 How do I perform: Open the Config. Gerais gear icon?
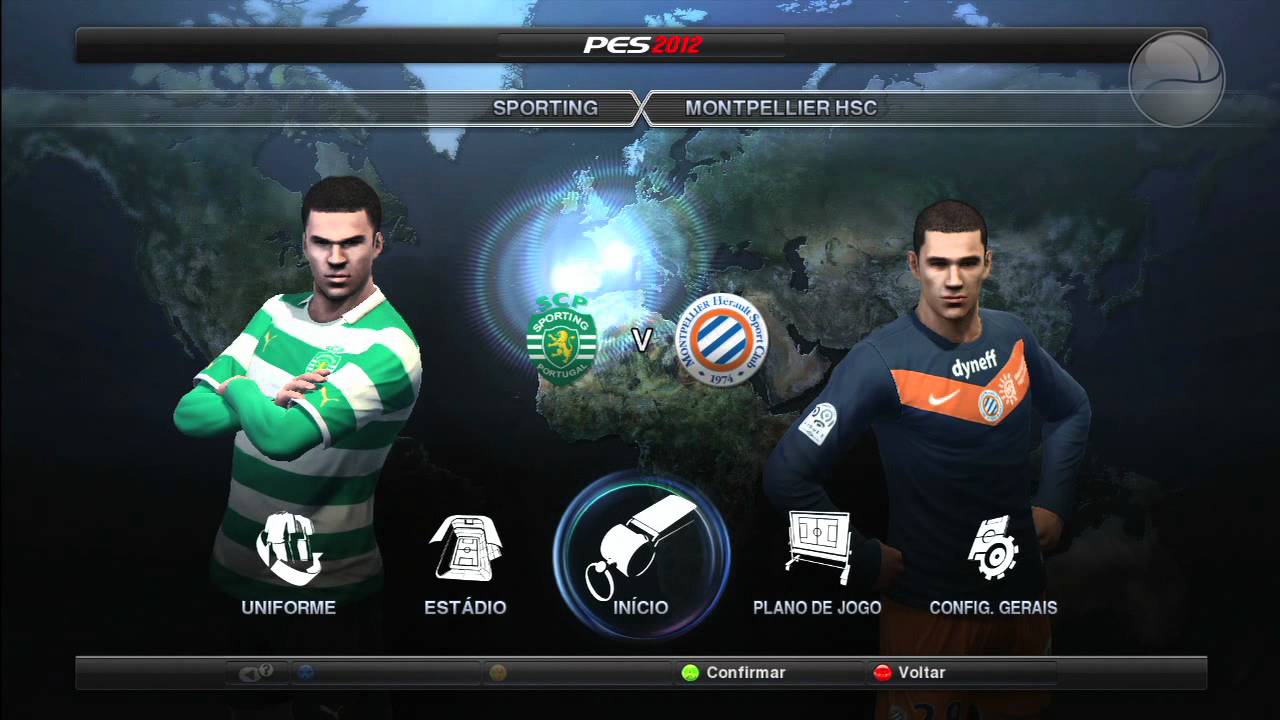click(x=995, y=547)
